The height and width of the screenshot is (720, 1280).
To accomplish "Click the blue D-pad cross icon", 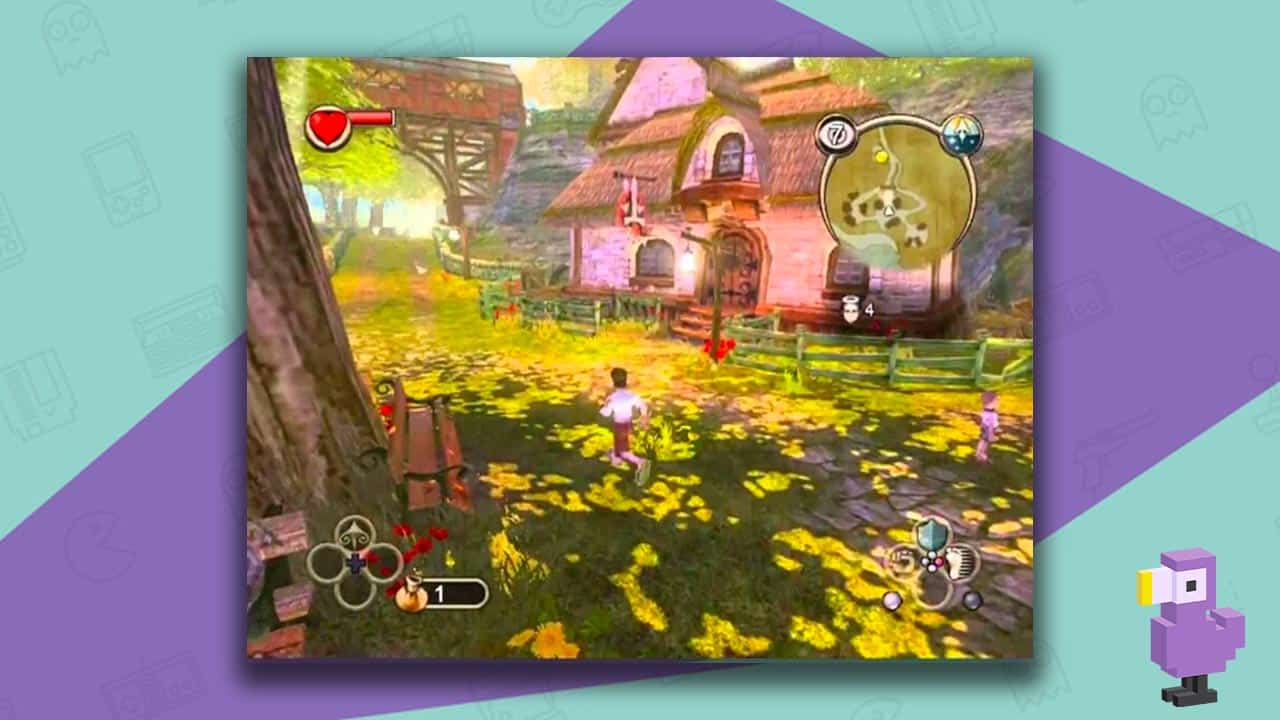I will click(356, 562).
